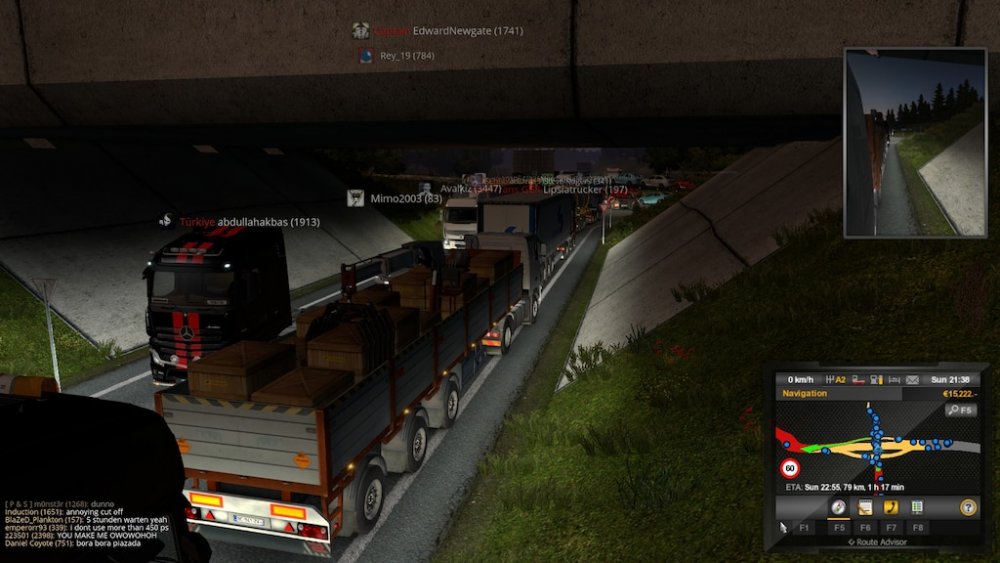Click the yellow question mark help icon
The height and width of the screenshot is (563, 1000).
967,507
